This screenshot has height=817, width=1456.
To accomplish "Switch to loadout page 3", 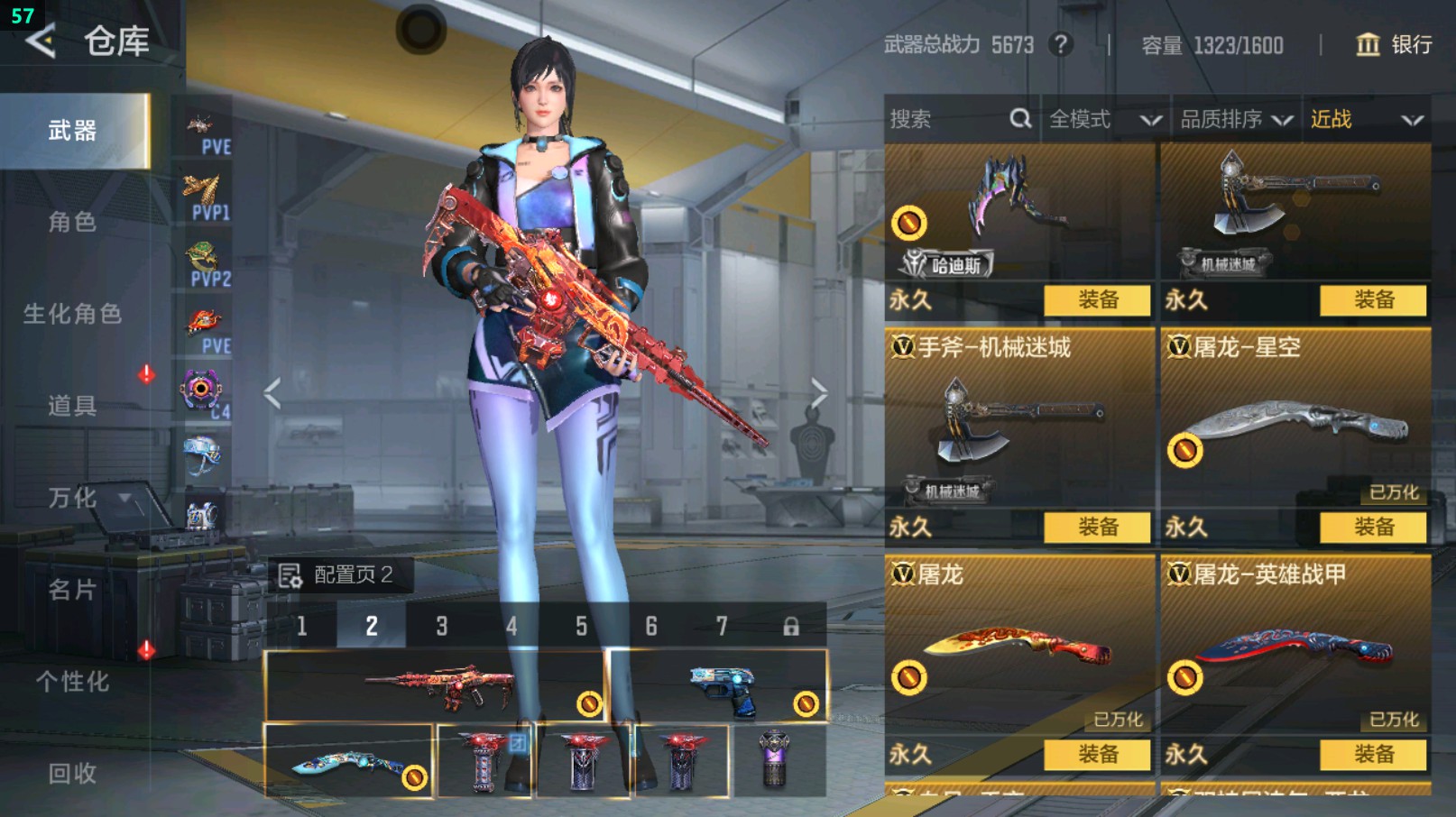I will click(x=441, y=626).
